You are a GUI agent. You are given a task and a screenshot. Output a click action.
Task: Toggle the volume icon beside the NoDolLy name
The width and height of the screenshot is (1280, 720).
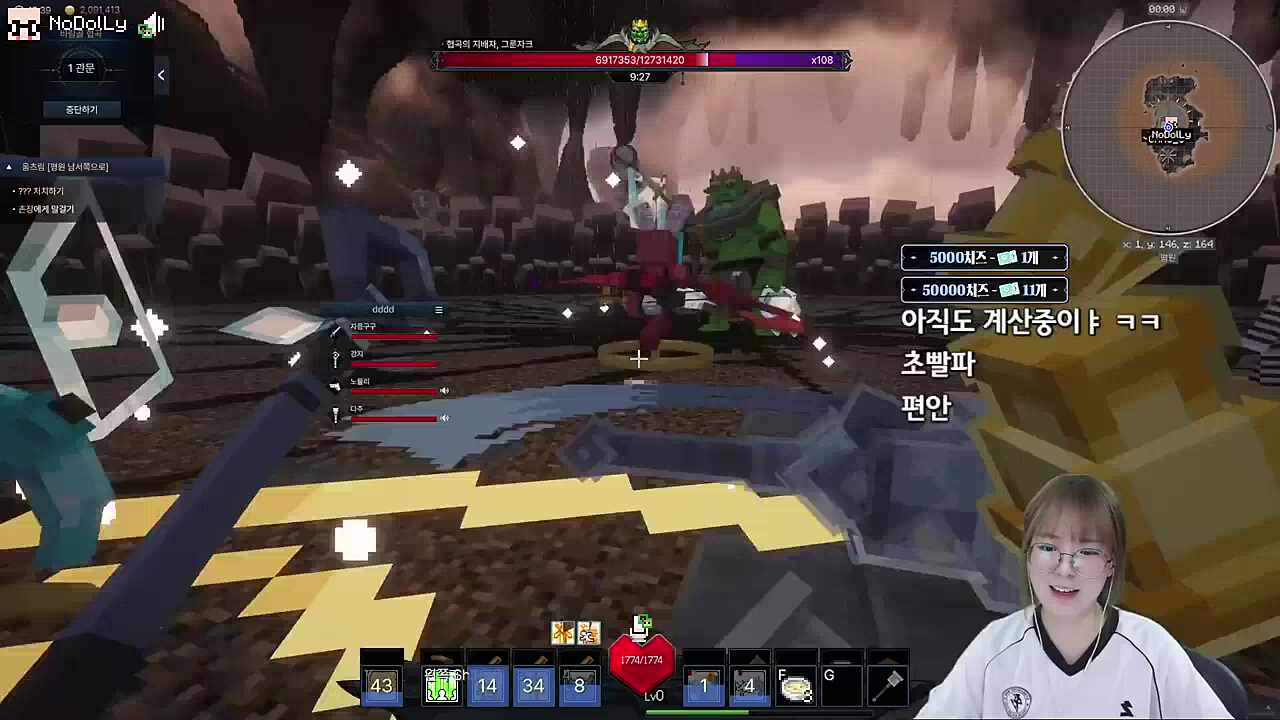click(150, 22)
